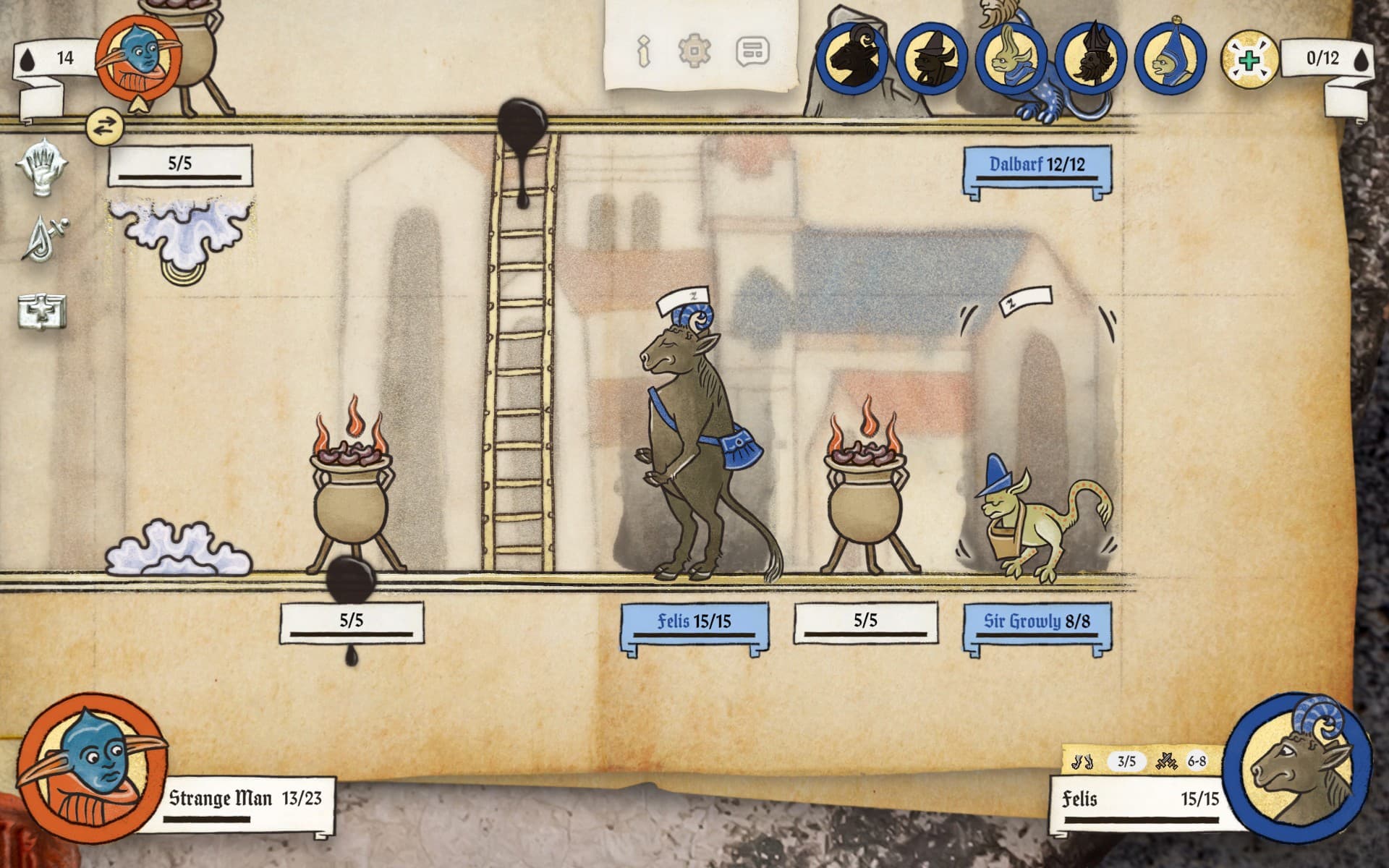Open the info 'i' panel

(643, 51)
